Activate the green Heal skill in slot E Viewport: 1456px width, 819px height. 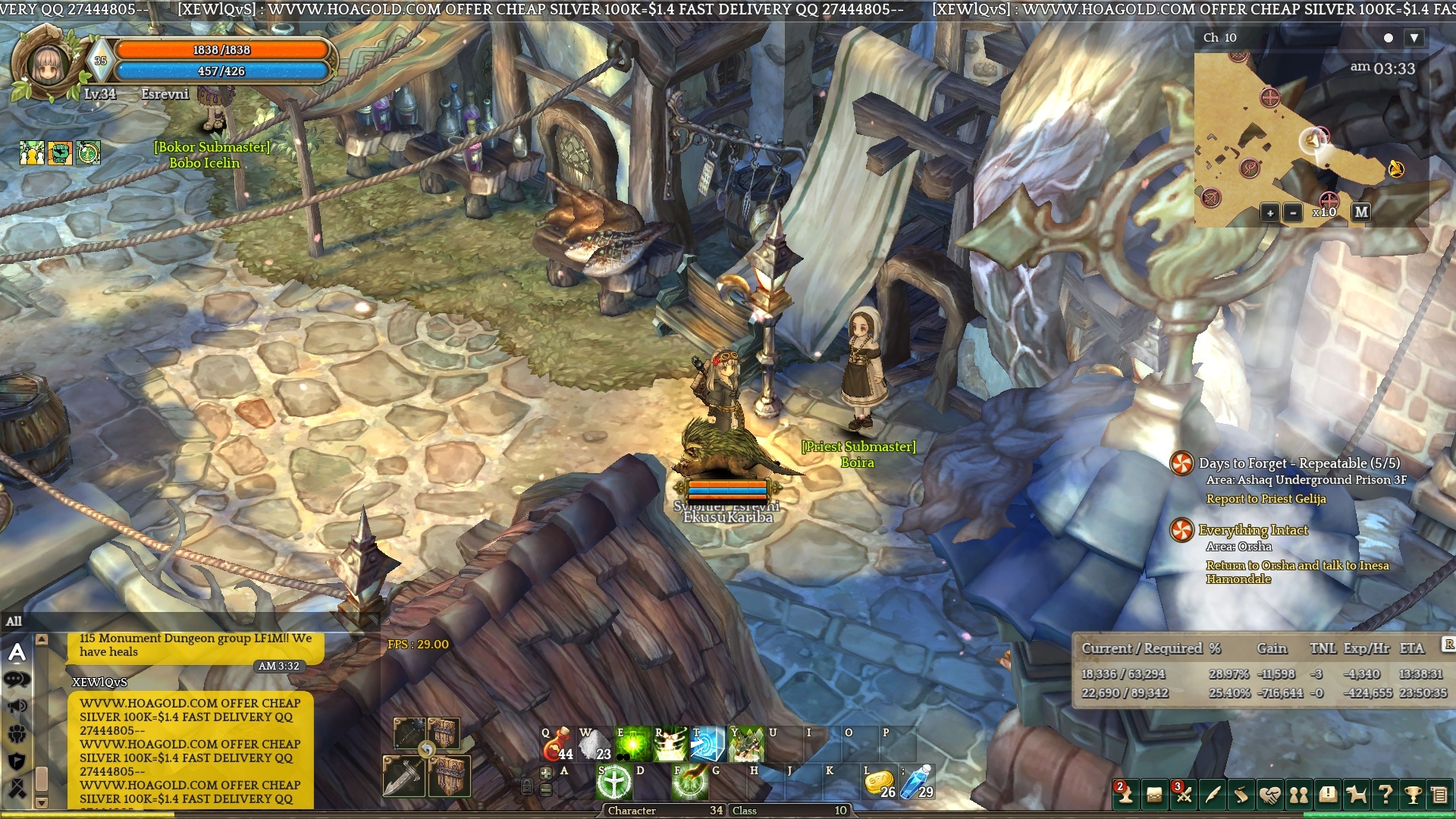[x=632, y=744]
